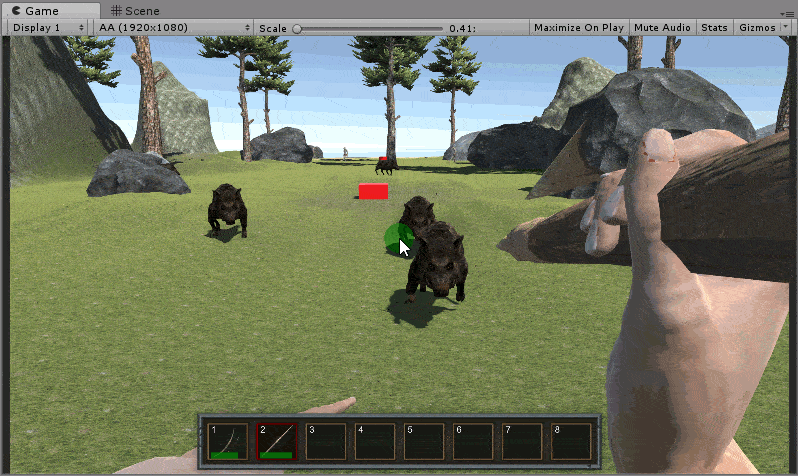The image size is (798, 476).
Task: Select the bow in hotbar slot 1
Action: tap(227, 441)
